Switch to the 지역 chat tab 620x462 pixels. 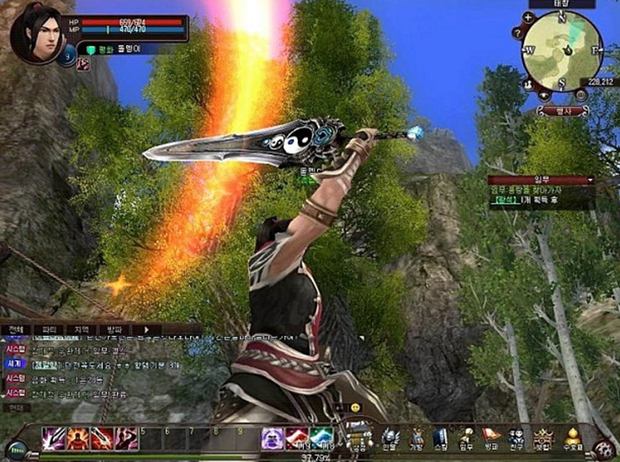pyautogui.click(x=81, y=329)
